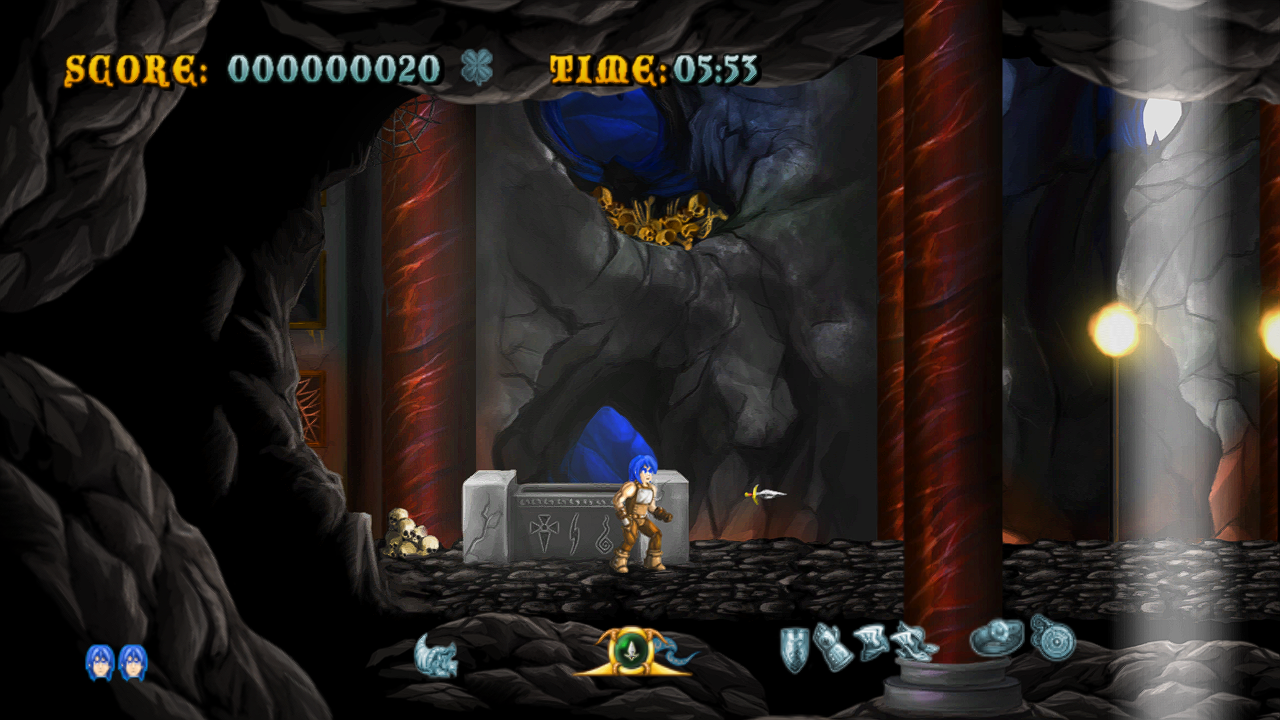Select the hat-shaped item icon

click(996, 638)
